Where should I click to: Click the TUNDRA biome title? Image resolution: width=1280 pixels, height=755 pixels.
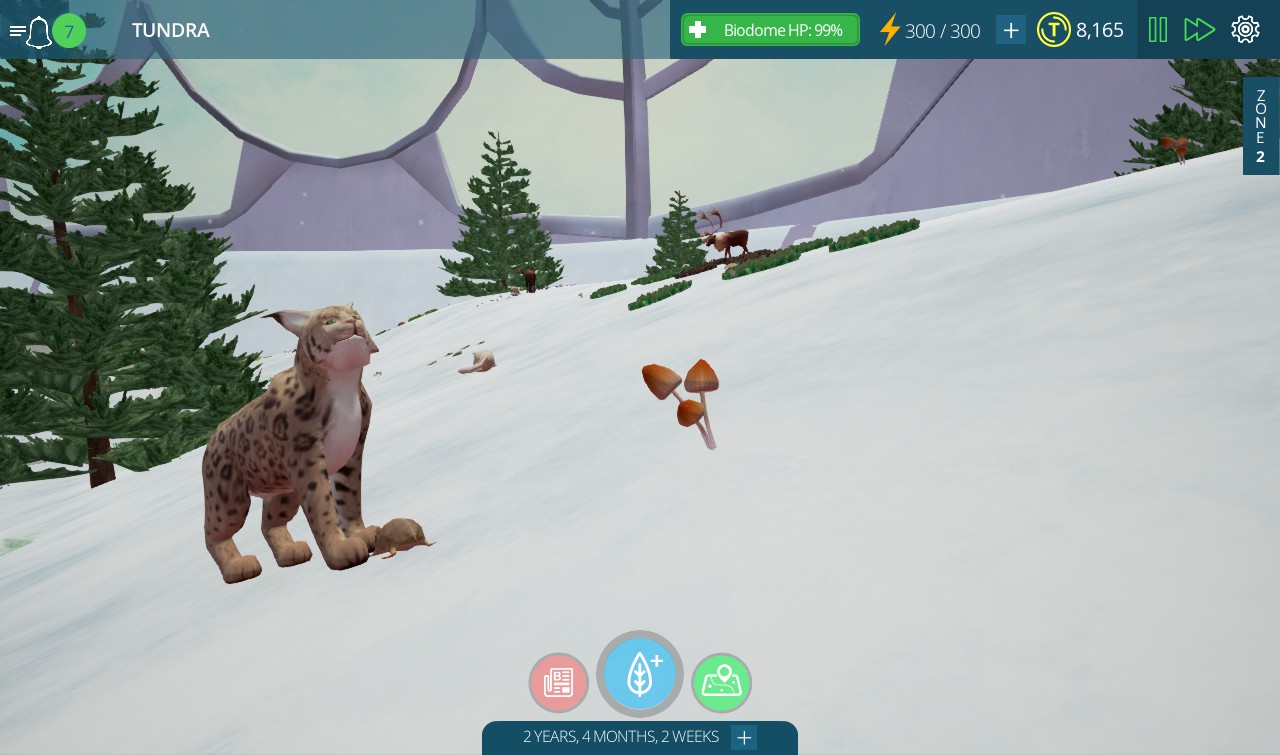(x=170, y=30)
